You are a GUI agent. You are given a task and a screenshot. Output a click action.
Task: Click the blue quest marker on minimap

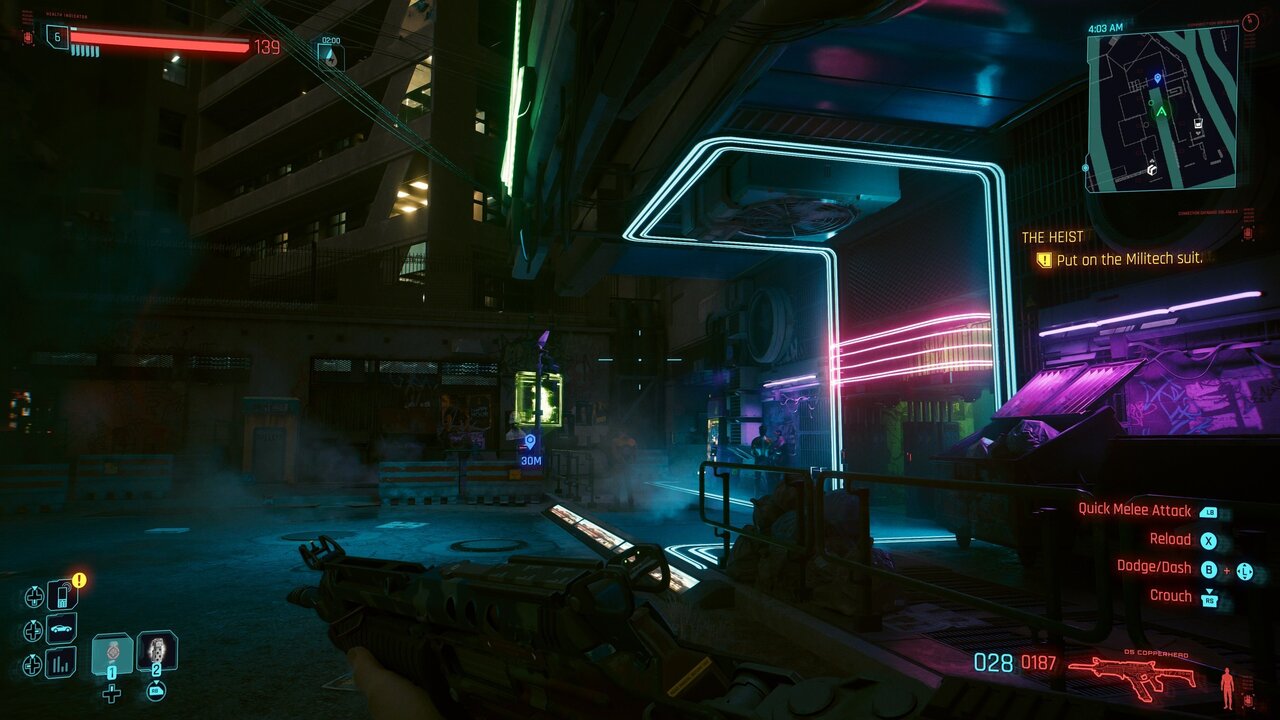pyautogui.click(x=1158, y=78)
